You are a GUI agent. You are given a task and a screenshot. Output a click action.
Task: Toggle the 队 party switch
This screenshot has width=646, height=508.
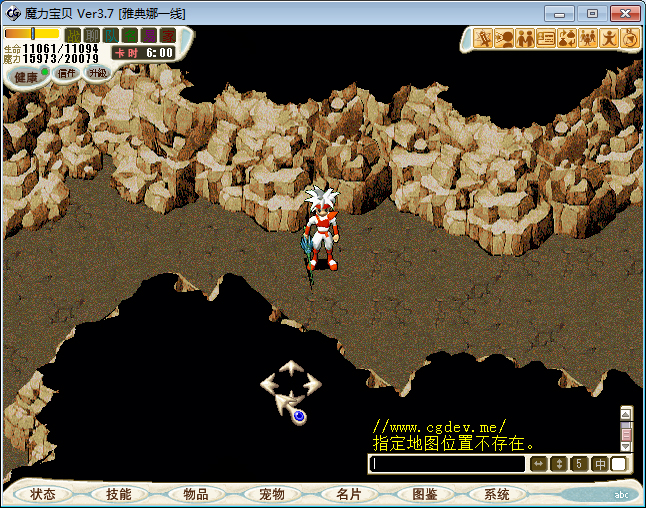click(x=111, y=35)
